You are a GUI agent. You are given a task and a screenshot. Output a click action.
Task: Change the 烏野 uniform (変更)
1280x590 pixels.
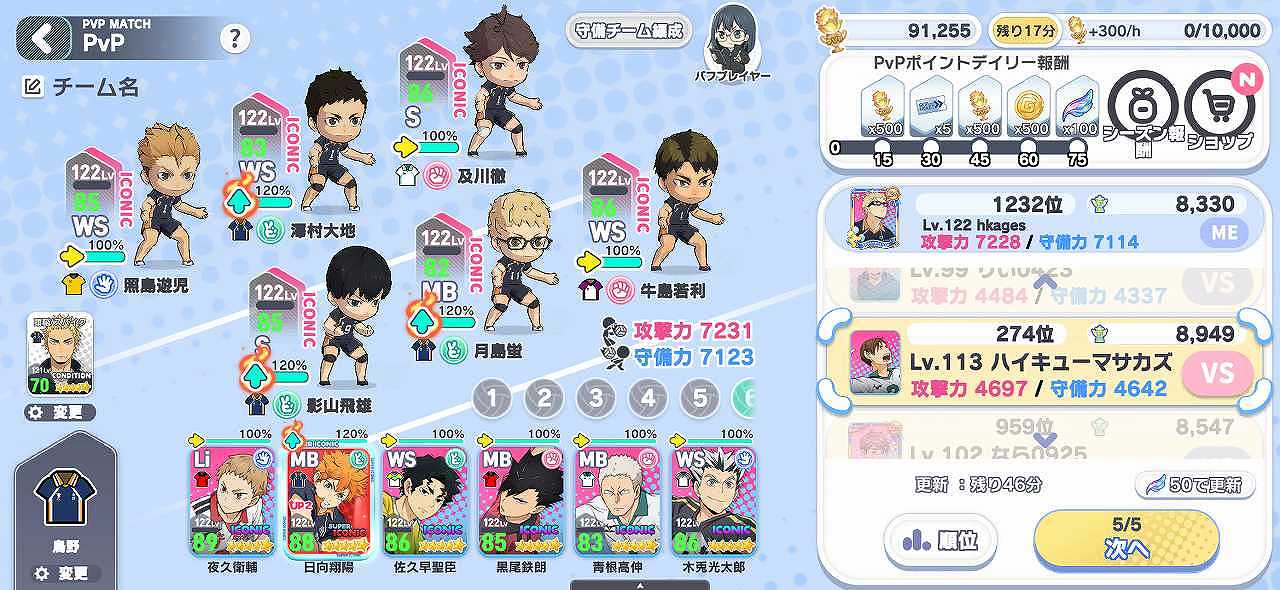click(64, 574)
